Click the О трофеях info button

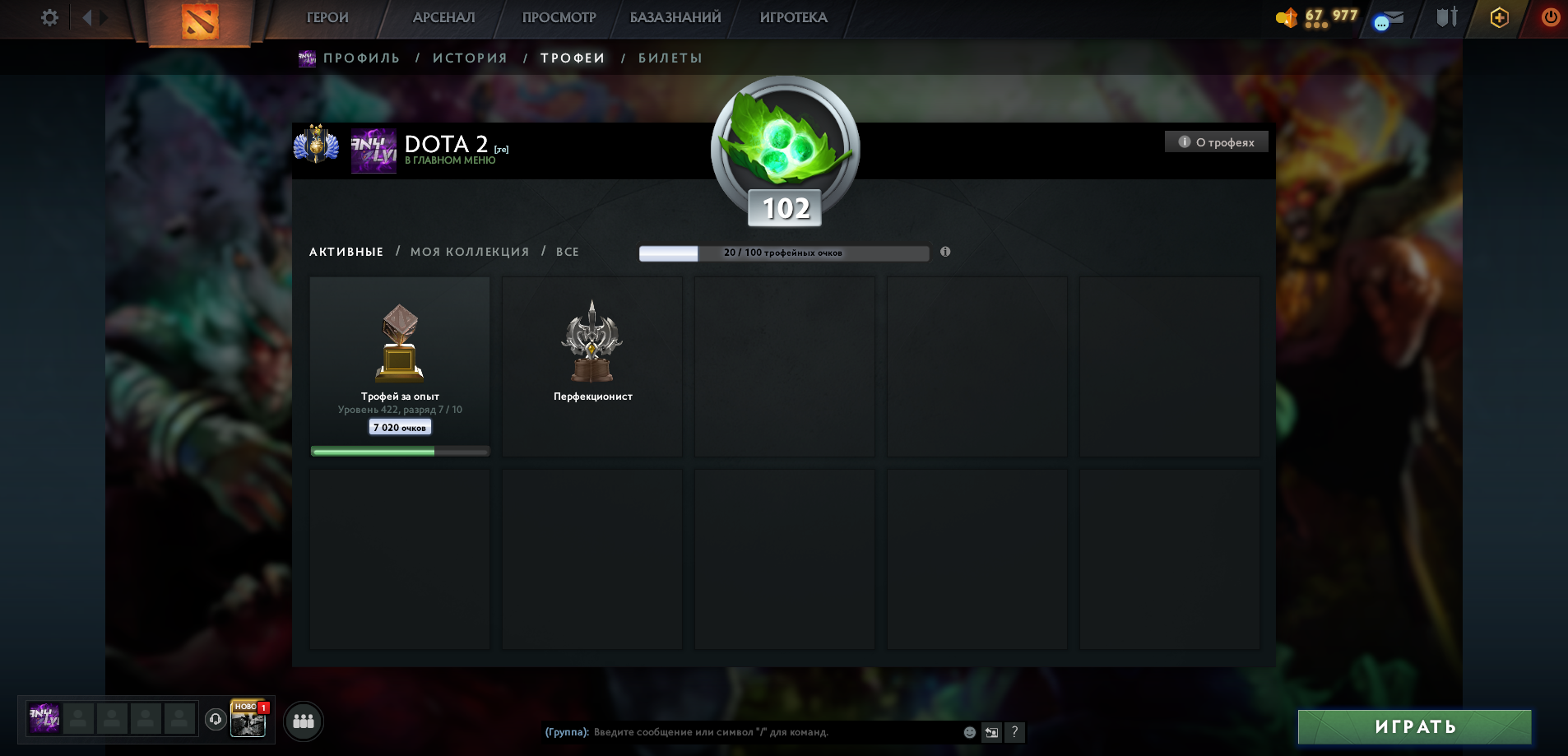pyautogui.click(x=1216, y=142)
